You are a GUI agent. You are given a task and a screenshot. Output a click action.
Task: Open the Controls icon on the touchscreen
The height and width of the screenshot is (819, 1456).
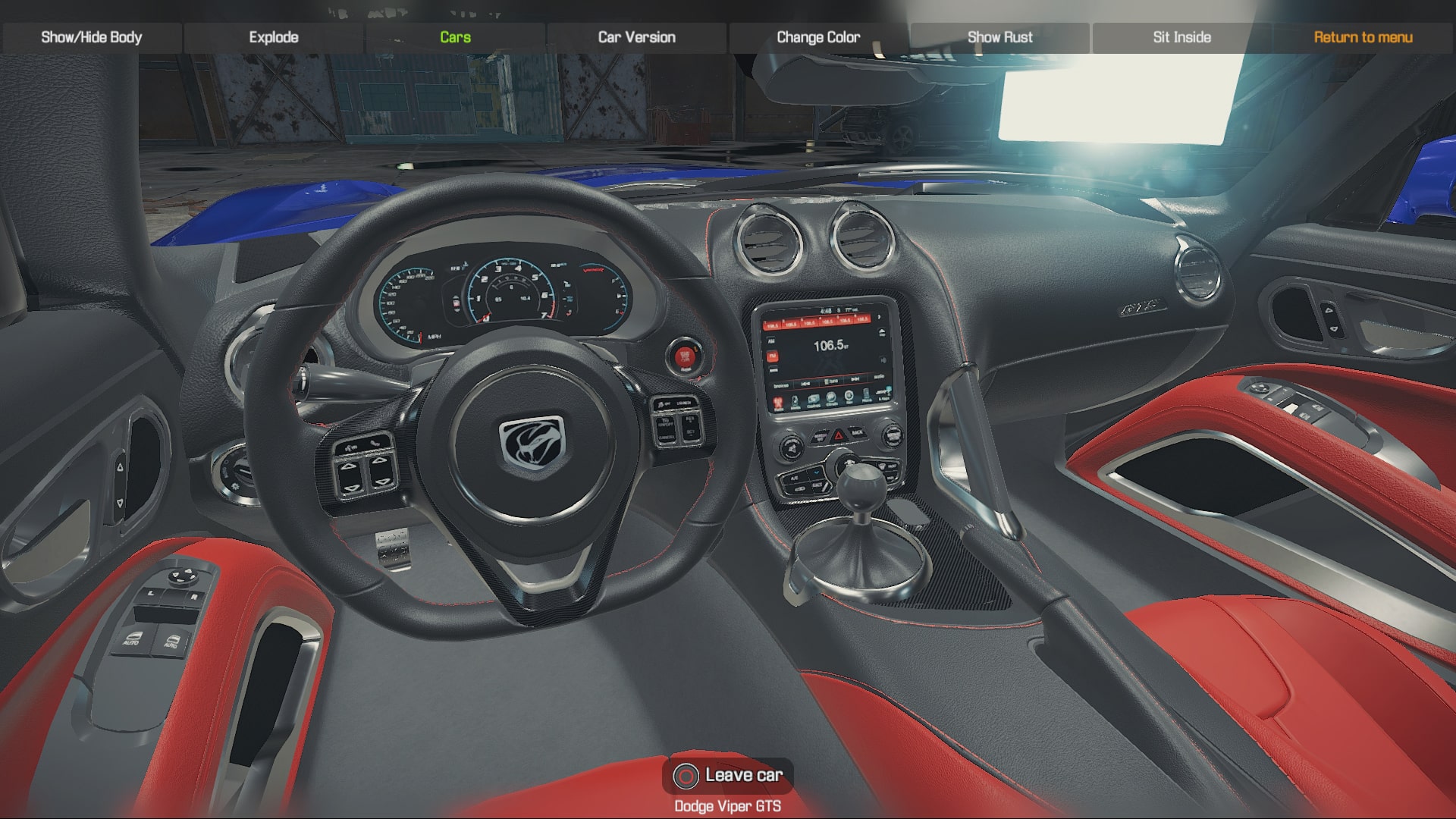(813, 400)
